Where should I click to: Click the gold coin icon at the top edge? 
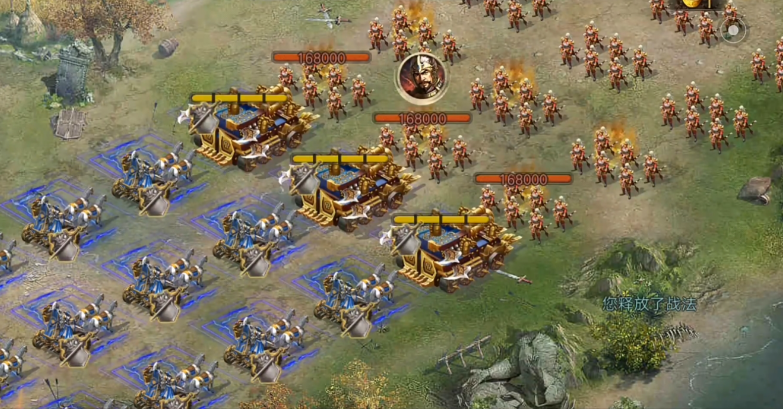(x=691, y=4)
